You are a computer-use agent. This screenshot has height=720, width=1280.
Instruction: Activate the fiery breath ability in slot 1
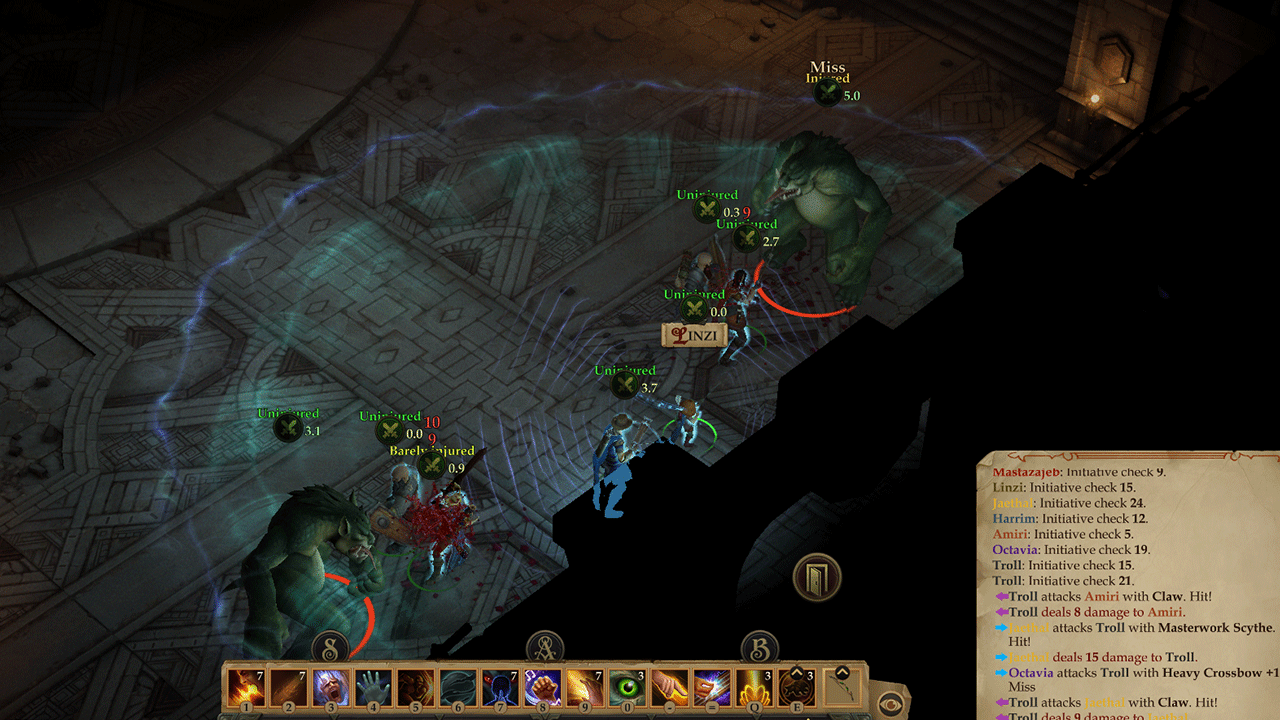coord(246,688)
